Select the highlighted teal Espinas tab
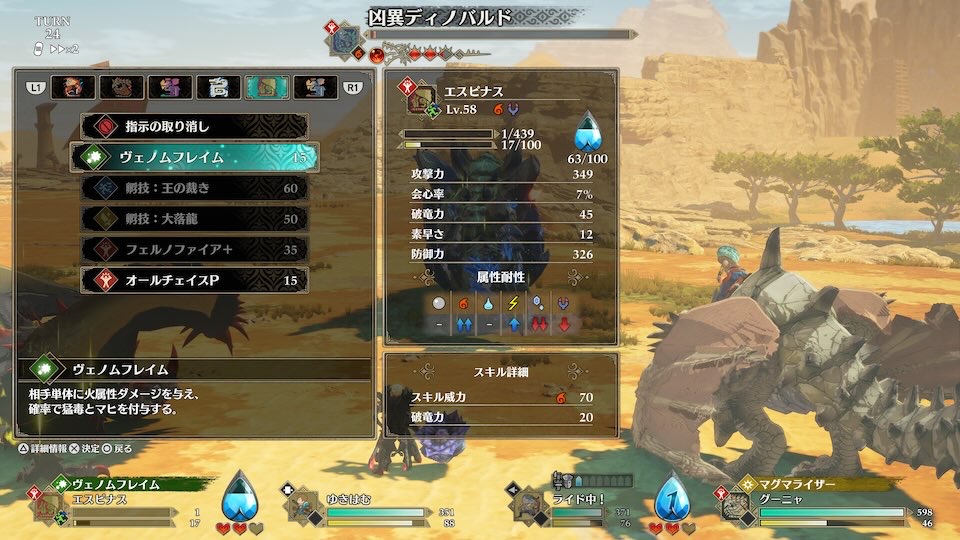Screen dimensions: 960x540 point(267,88)
